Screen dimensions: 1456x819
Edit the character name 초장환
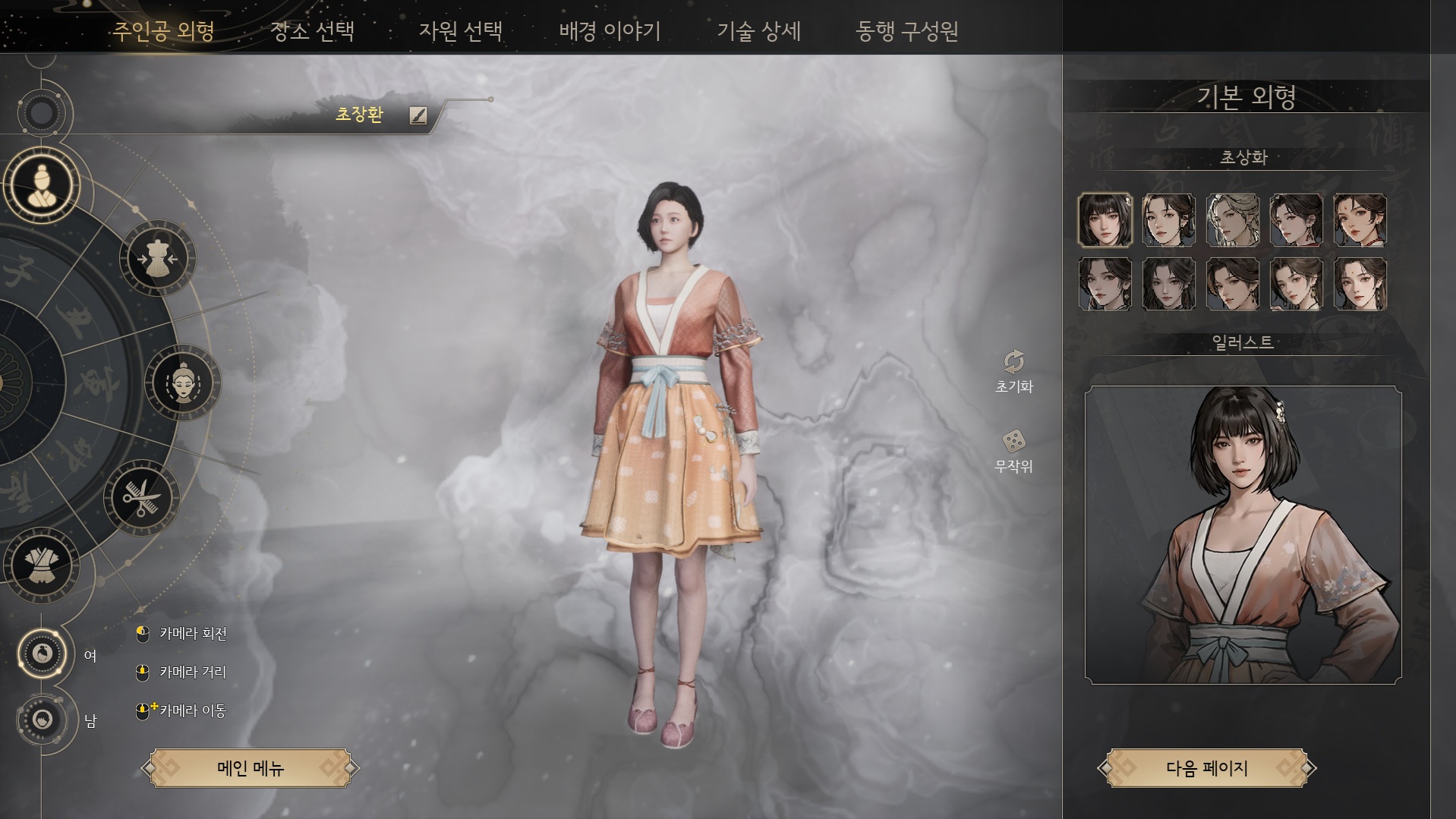point(418,115)
